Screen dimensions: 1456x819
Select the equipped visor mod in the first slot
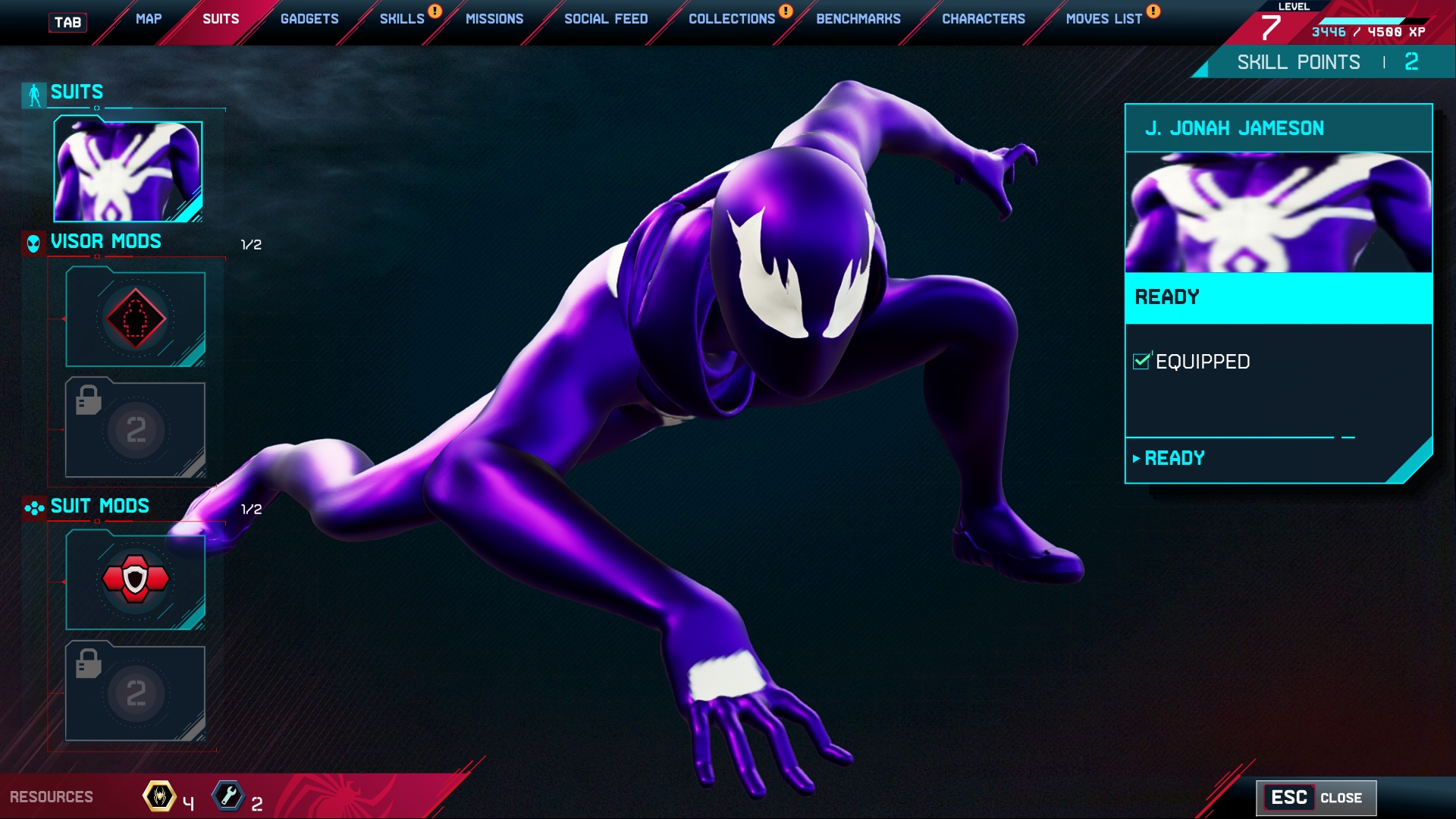[135, 318]
